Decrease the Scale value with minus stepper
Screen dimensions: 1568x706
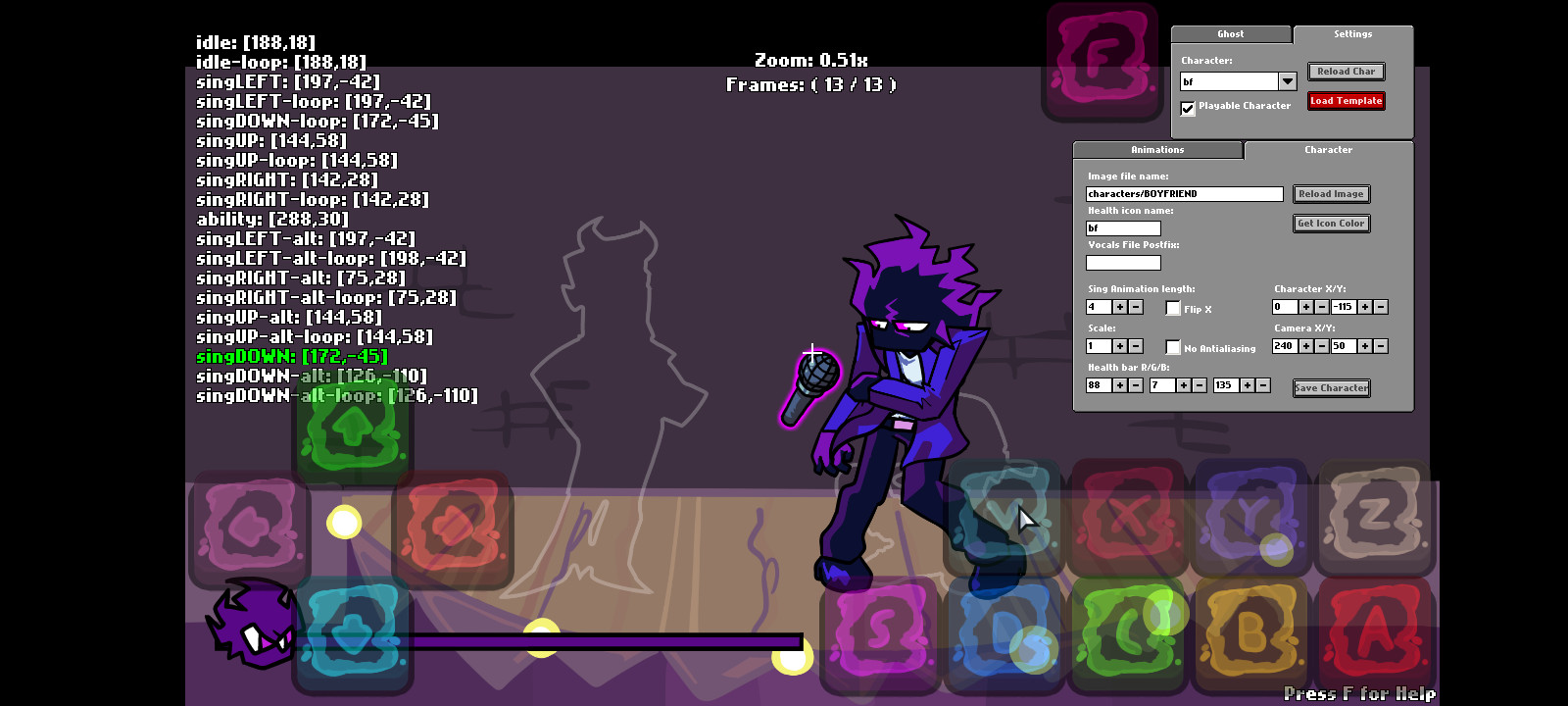pos(1136,345)
